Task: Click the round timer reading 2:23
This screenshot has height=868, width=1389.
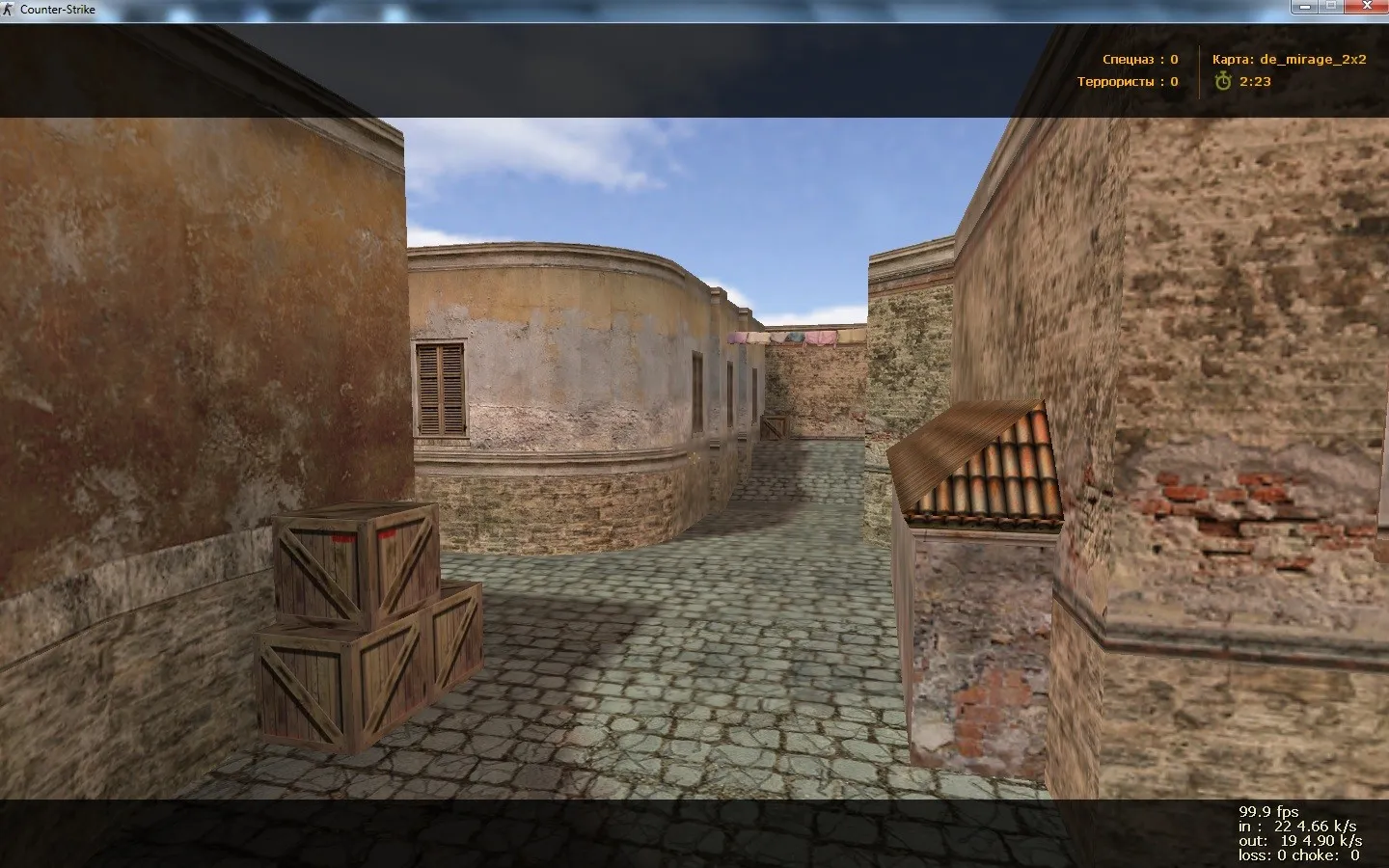Action: point(1254,81)
